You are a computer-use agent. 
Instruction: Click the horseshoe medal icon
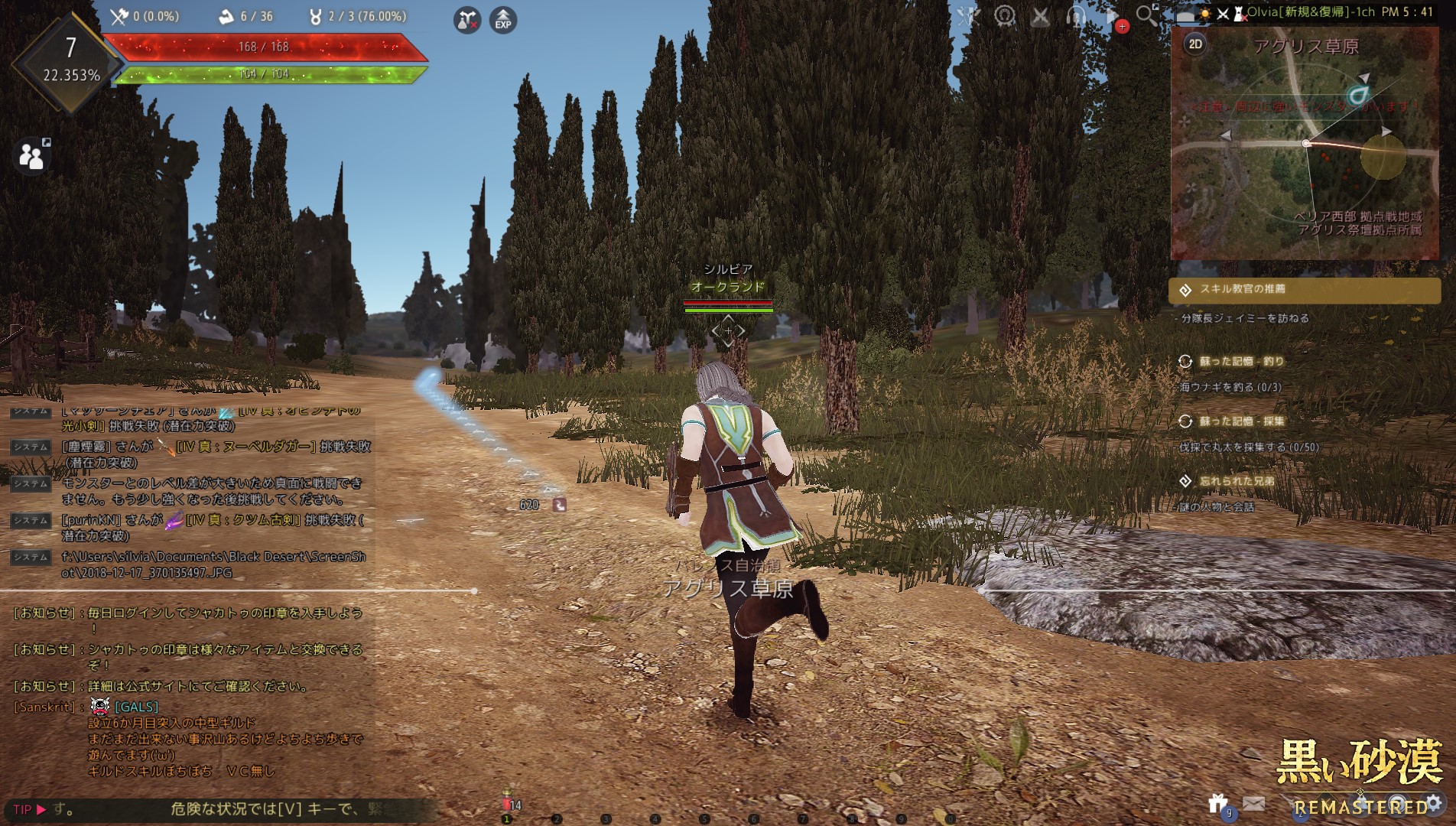click(1005, 16)
